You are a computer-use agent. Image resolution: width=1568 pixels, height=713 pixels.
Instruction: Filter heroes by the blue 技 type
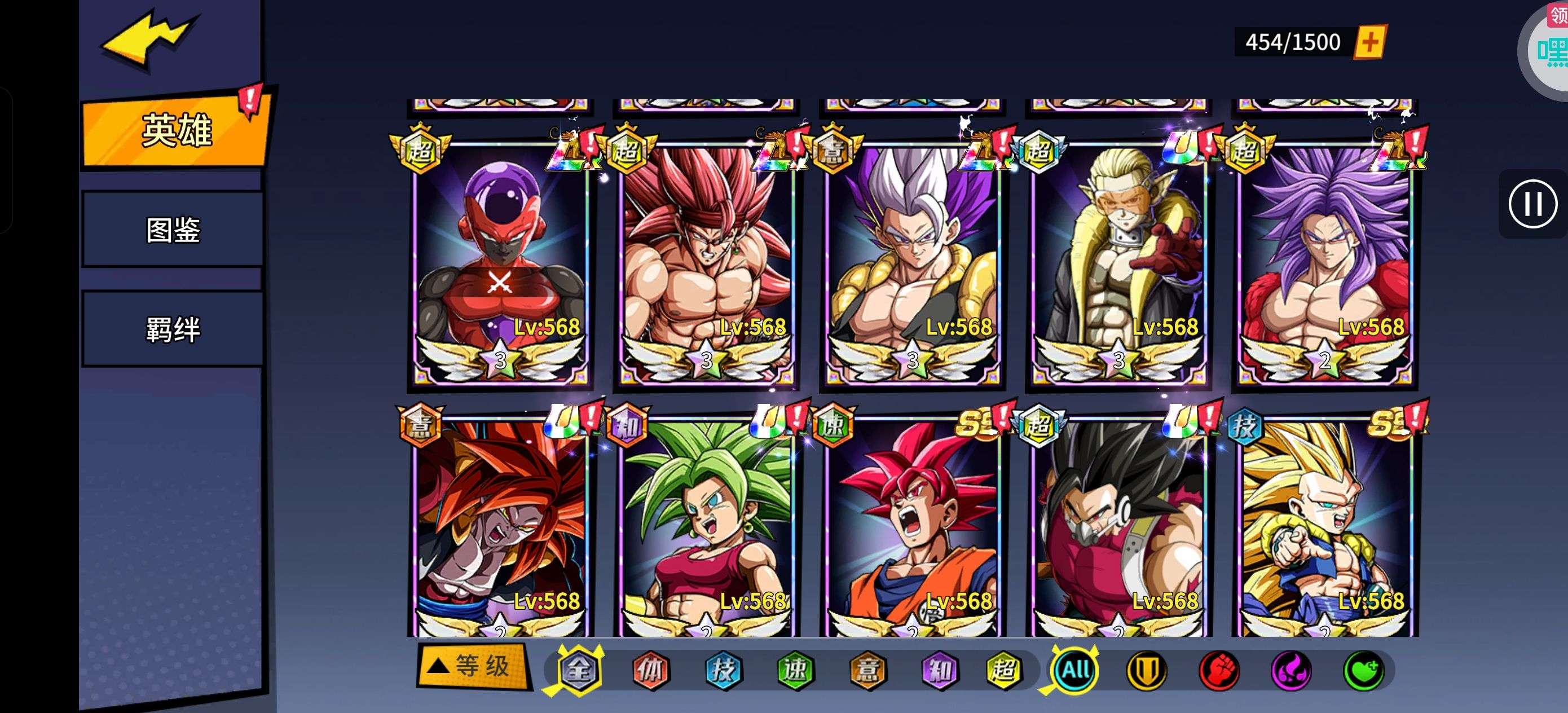point(723,670)
